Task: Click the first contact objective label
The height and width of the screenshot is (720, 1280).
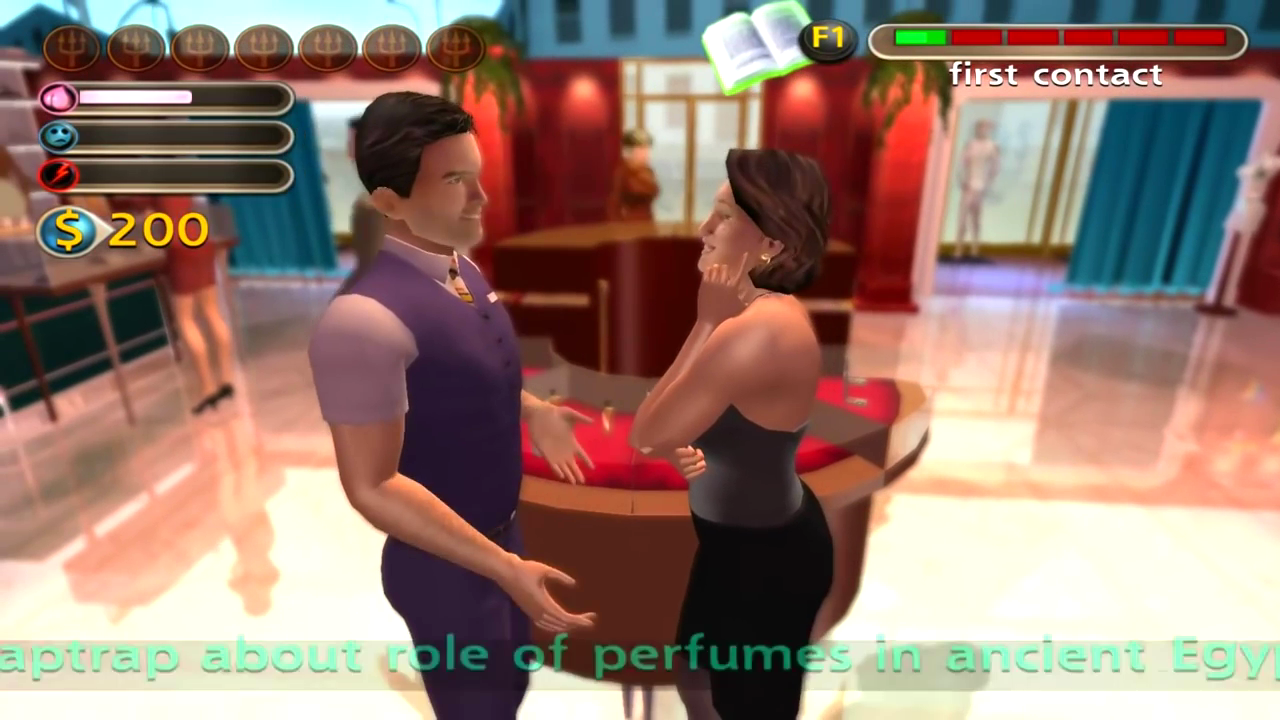Action: click(1057, 74)
